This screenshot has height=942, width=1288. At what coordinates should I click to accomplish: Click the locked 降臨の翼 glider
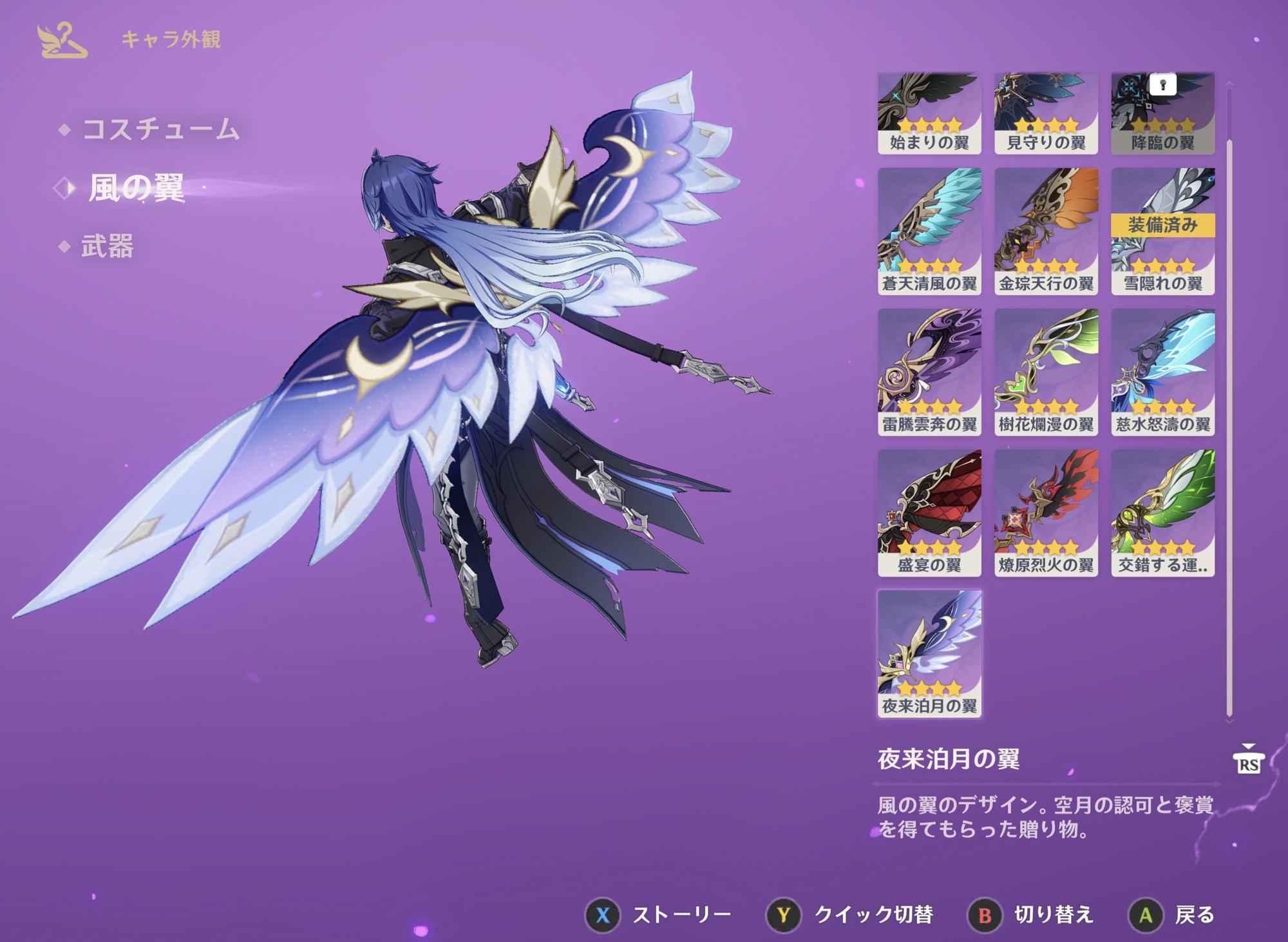(1162, 113)
